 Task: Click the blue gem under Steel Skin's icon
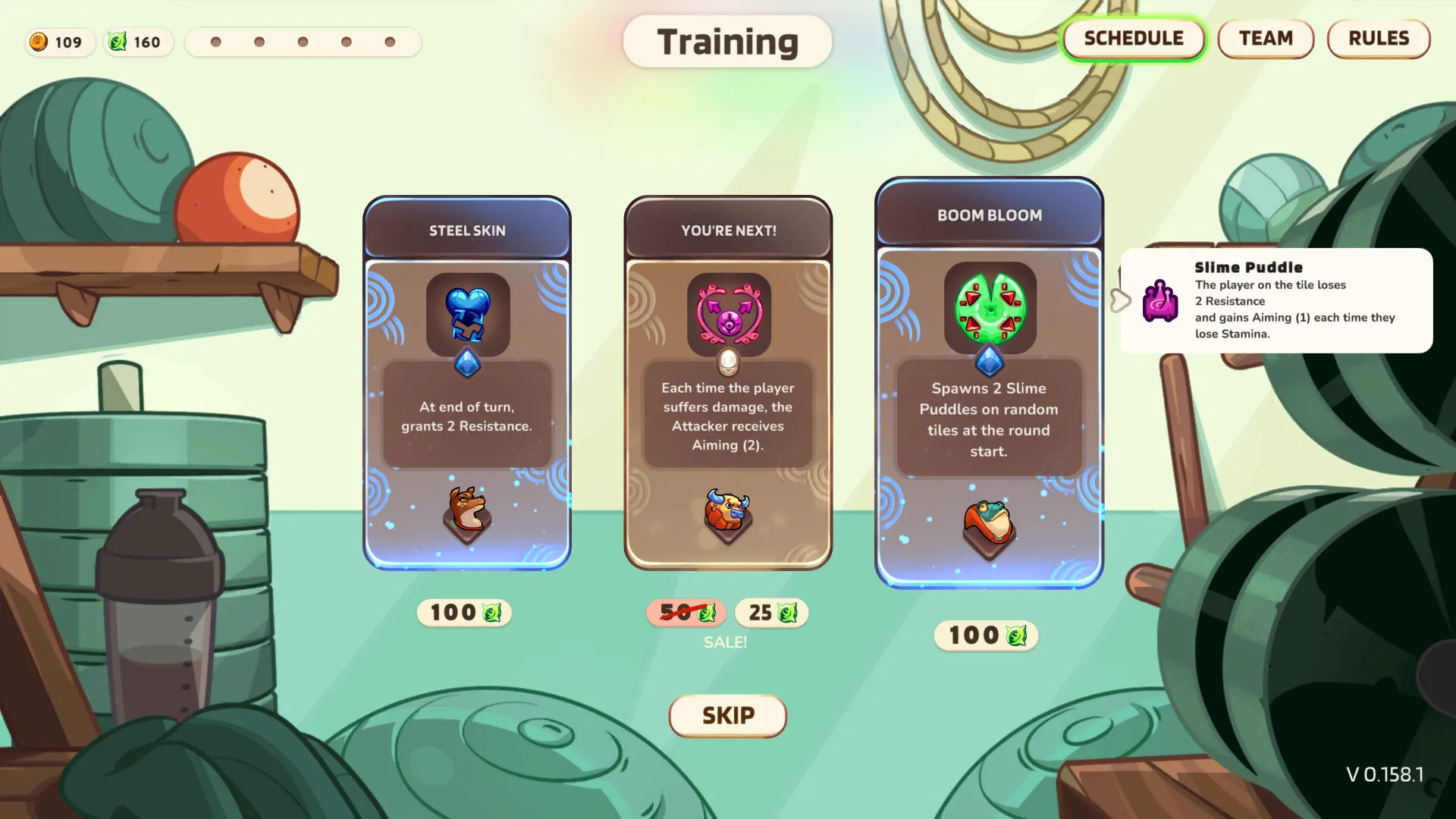(x=467, y=363)
